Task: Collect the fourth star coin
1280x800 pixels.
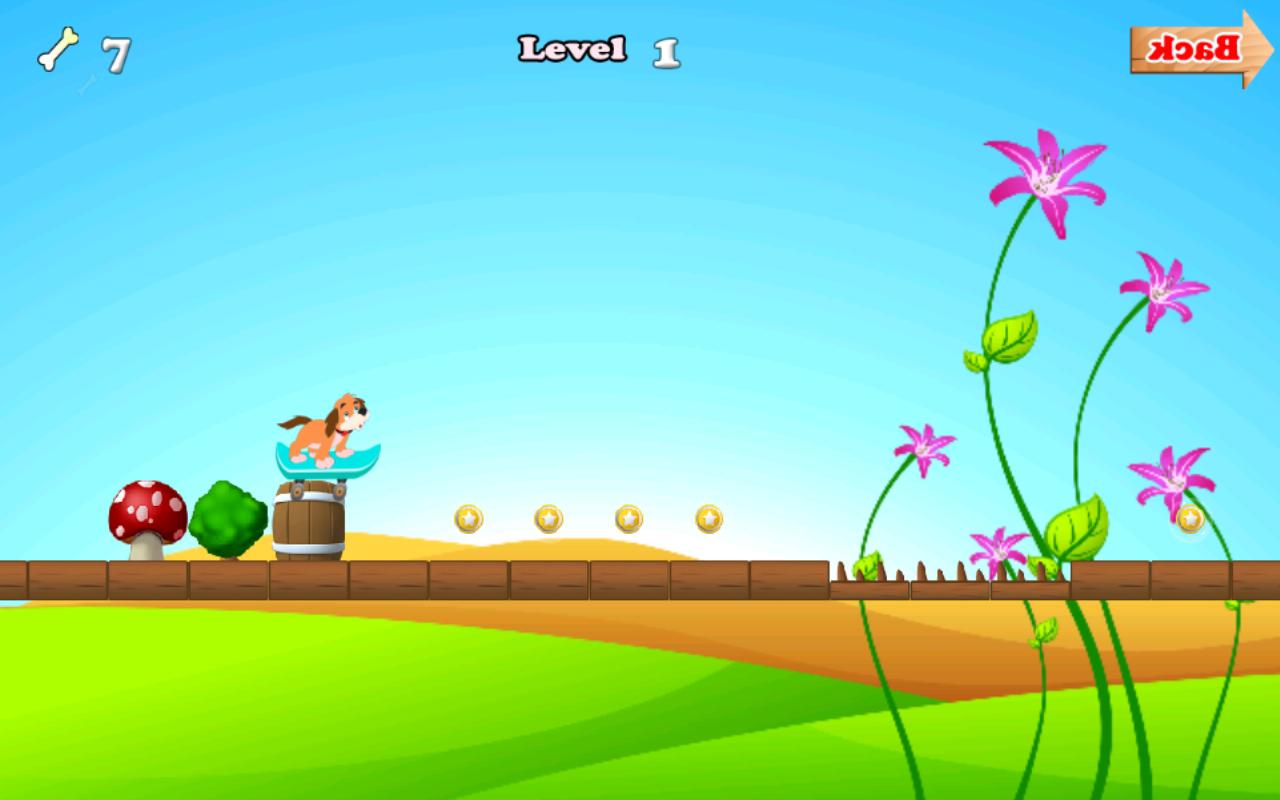Action: tap(706, 518)
